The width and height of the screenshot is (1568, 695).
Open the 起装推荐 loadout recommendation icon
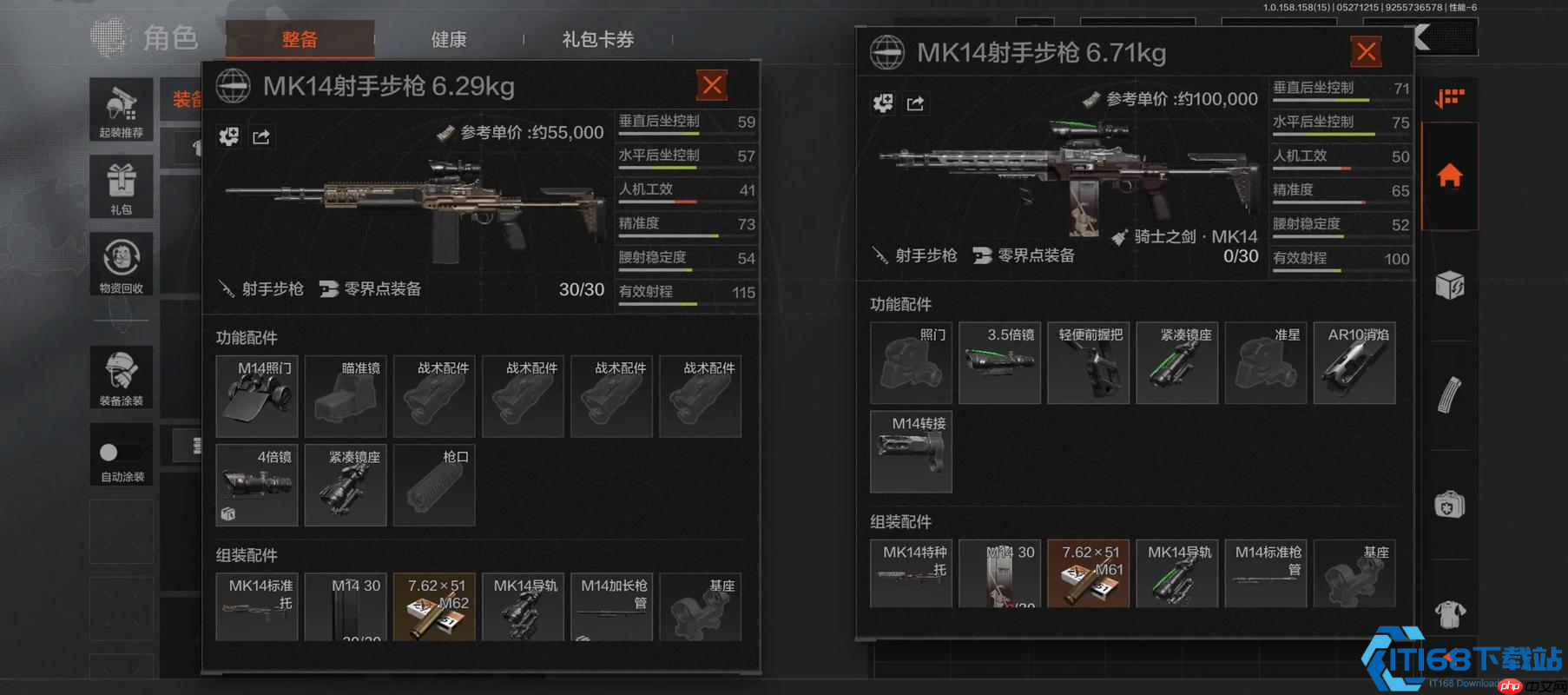coord(122,109)
